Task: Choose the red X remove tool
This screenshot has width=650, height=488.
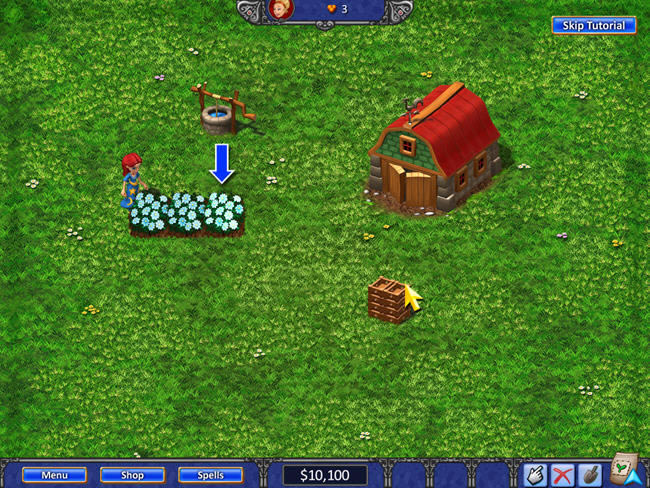Action: click(x=564, y=474)
